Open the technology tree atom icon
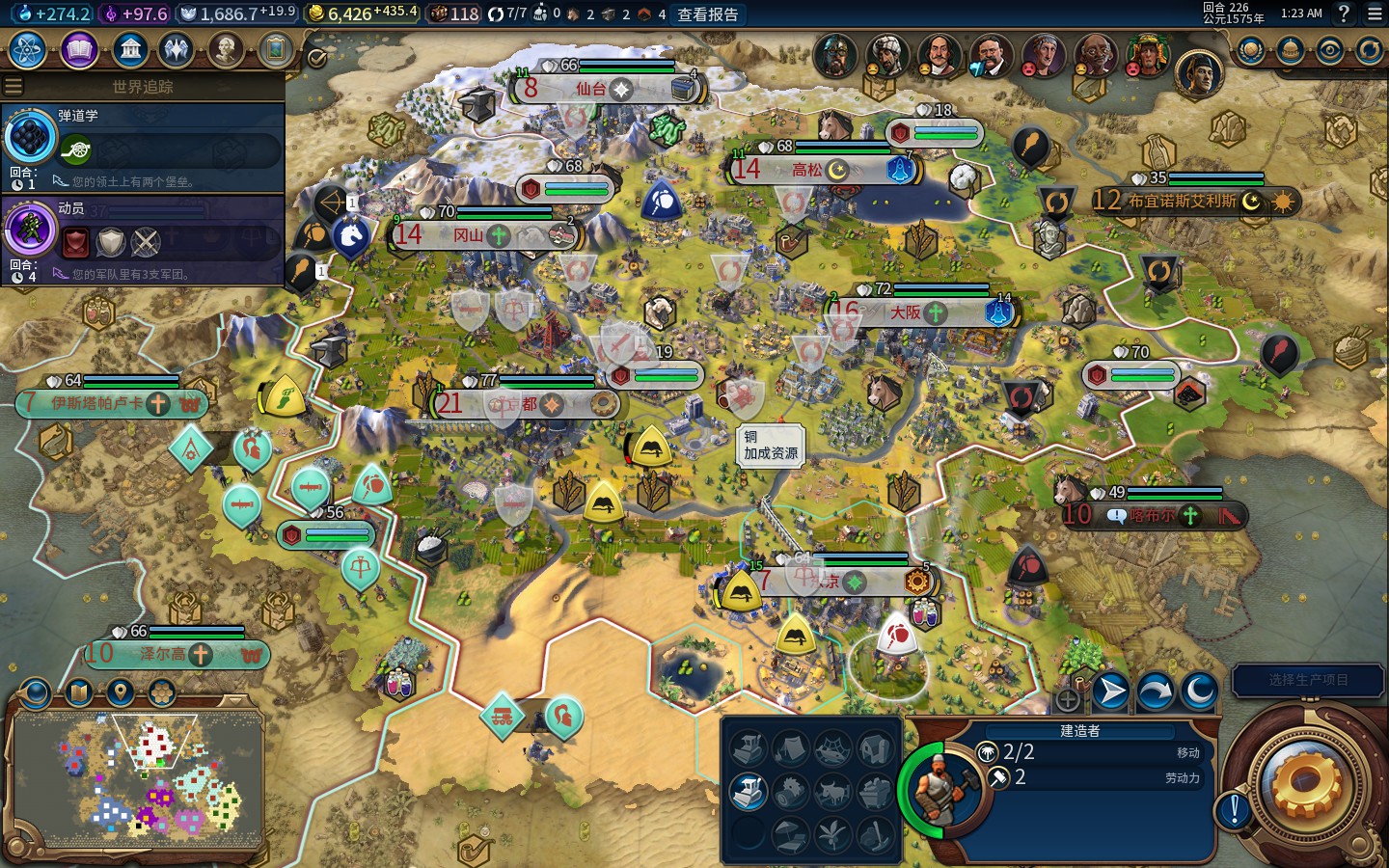The width and height of the screenshot is (1389, 868). [28, 49]
